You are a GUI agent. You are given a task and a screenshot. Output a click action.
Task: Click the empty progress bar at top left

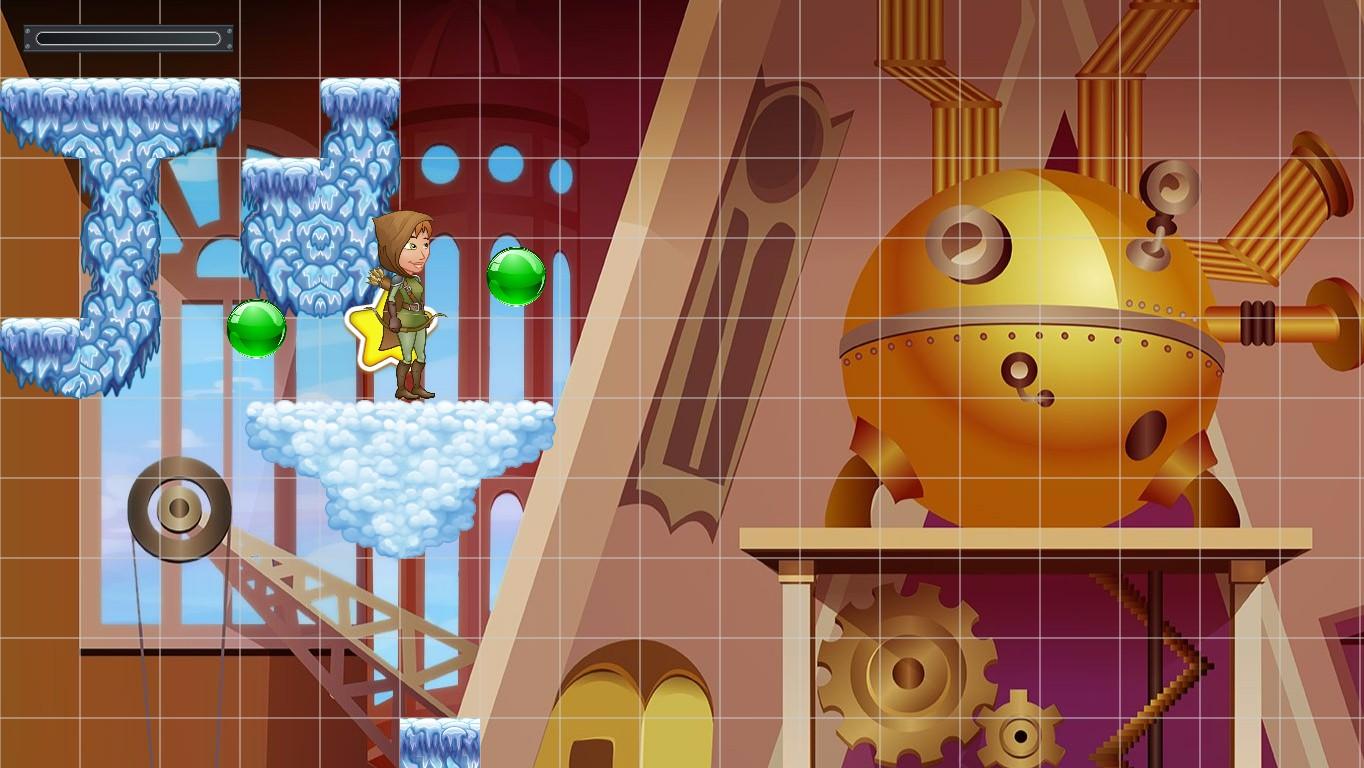[x=128, y=38]
